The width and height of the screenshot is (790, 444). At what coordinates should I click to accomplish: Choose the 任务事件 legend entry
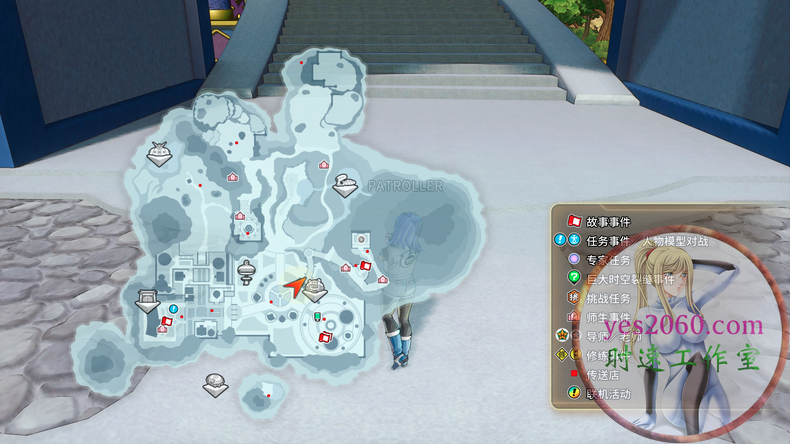click(607, 241)
